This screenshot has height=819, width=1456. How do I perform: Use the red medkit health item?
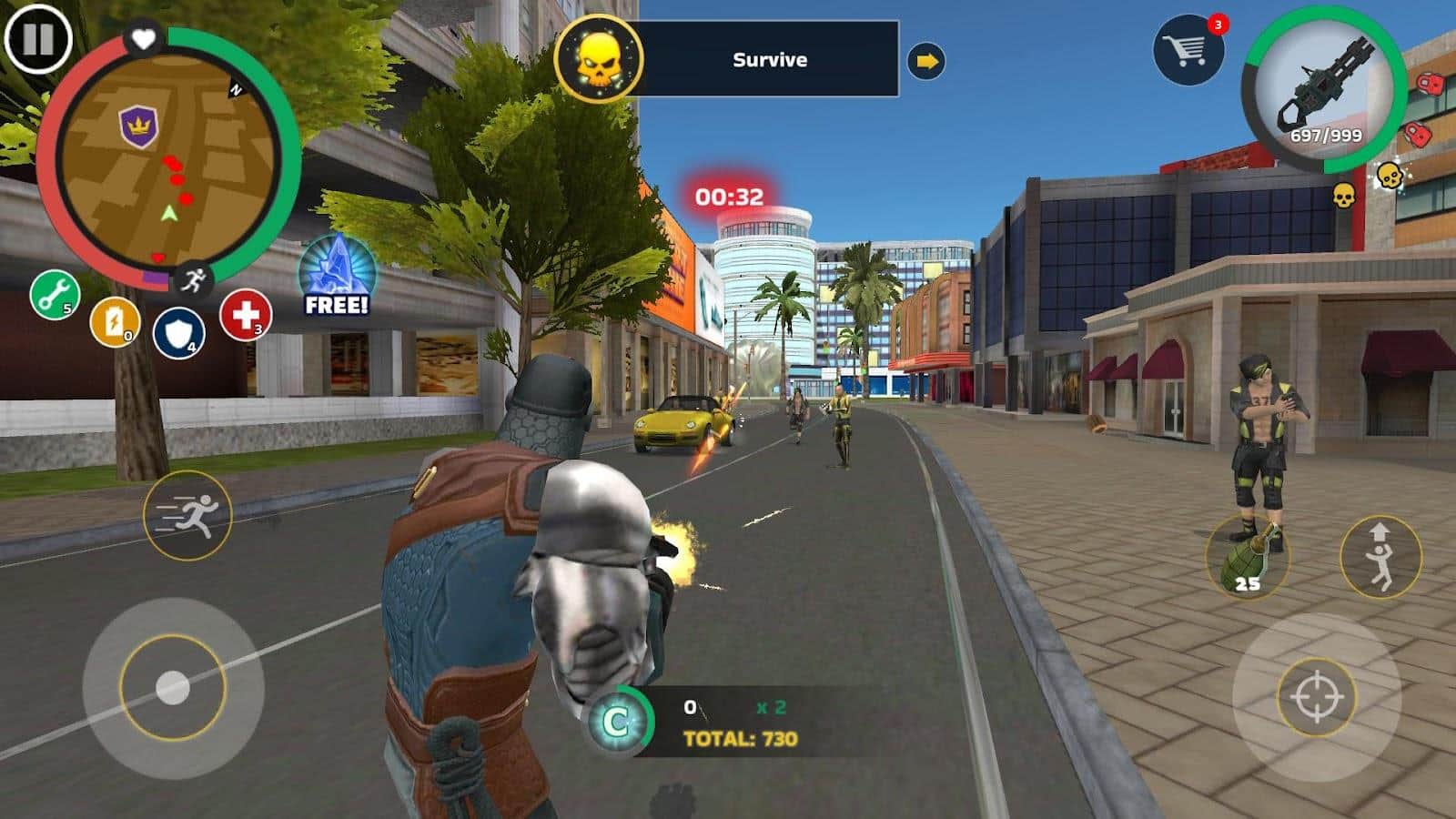point(245,315)
